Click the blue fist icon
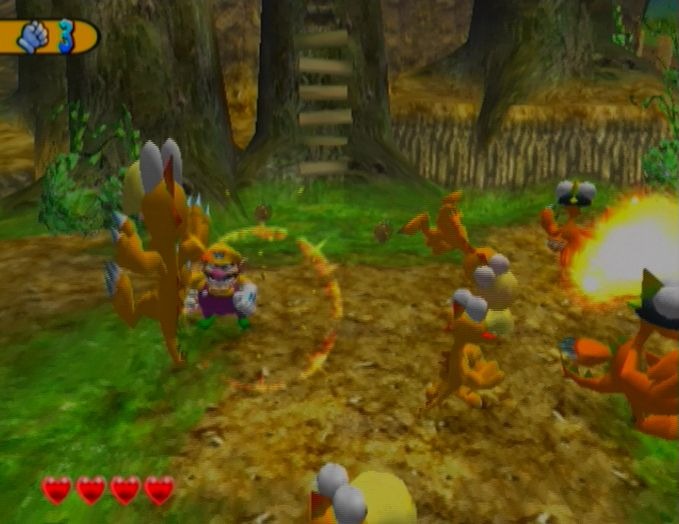 (33, 37)
